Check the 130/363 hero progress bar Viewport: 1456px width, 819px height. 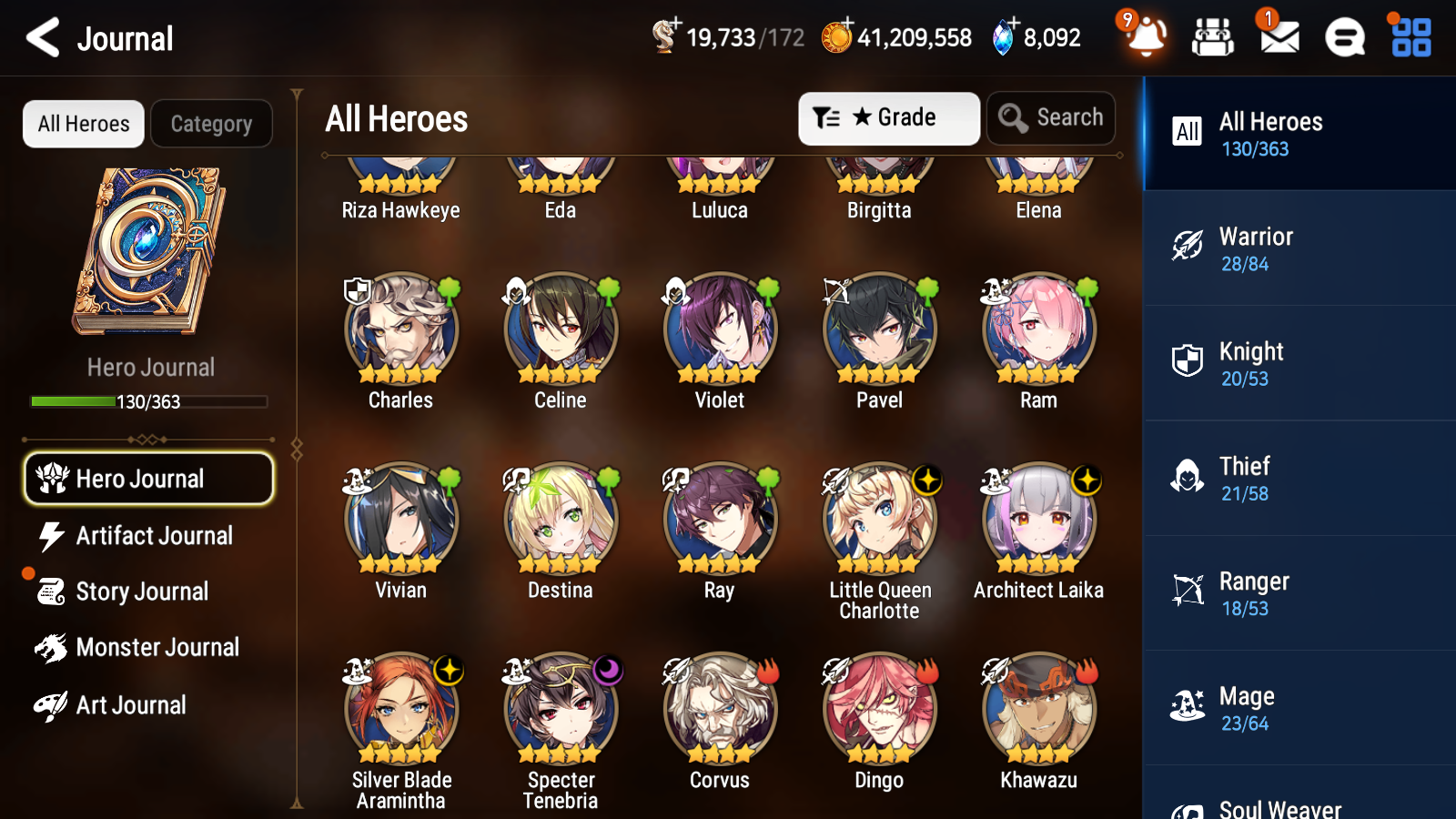coord(149,401)
